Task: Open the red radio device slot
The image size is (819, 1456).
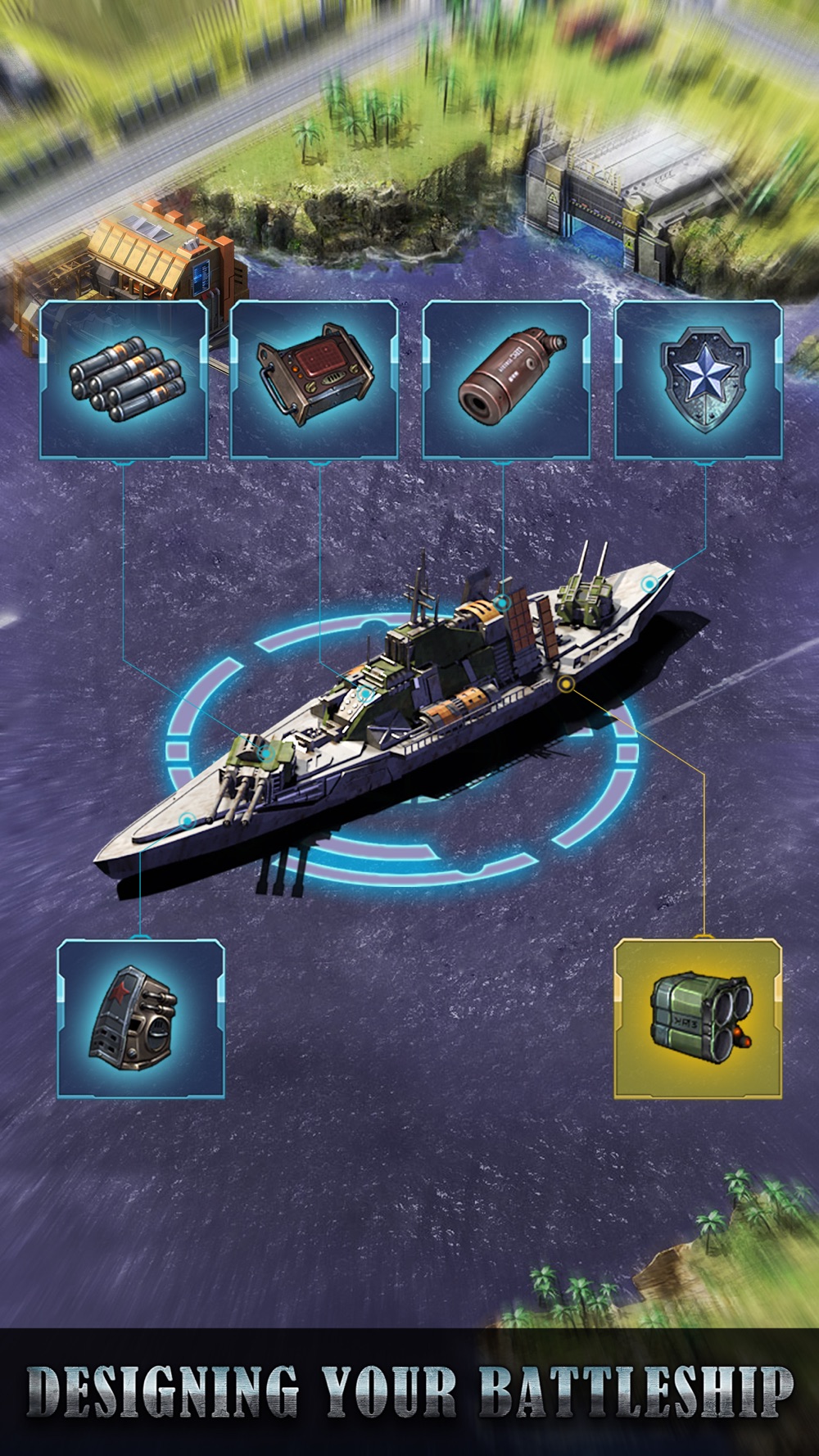Action: tap(314, 380)
